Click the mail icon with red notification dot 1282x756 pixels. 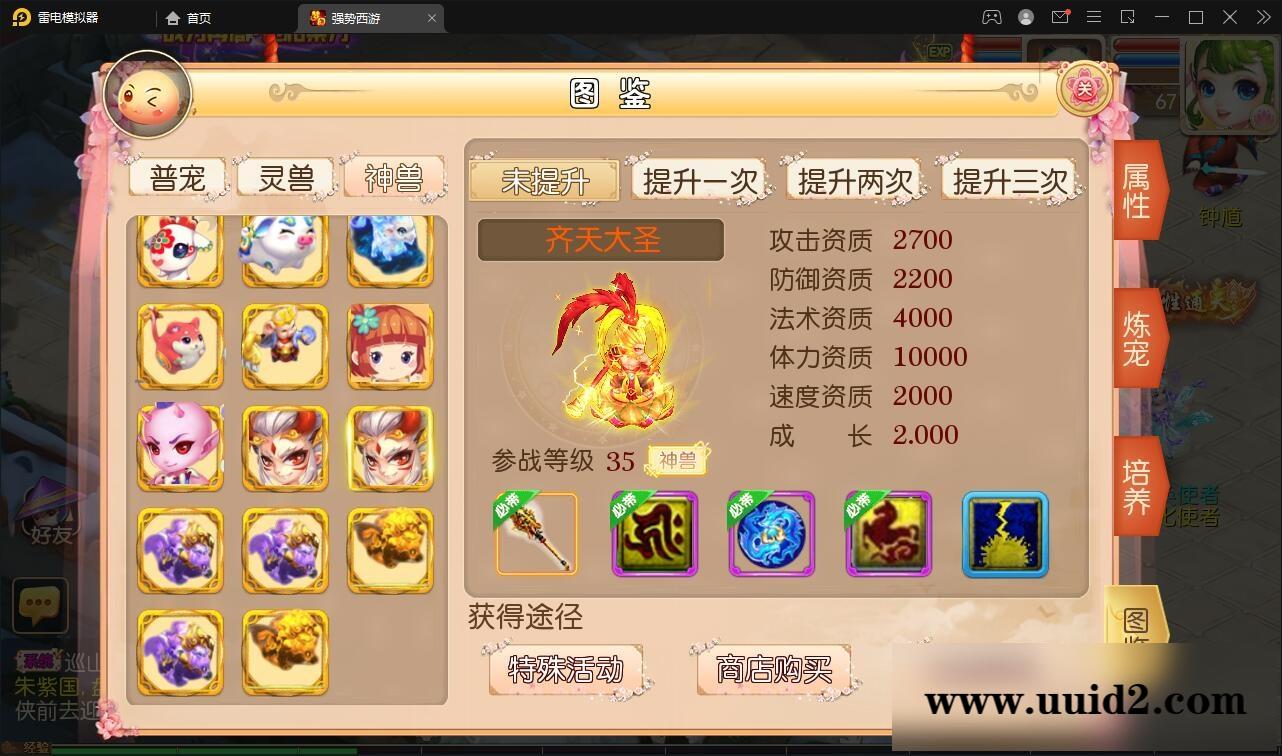1060,17
